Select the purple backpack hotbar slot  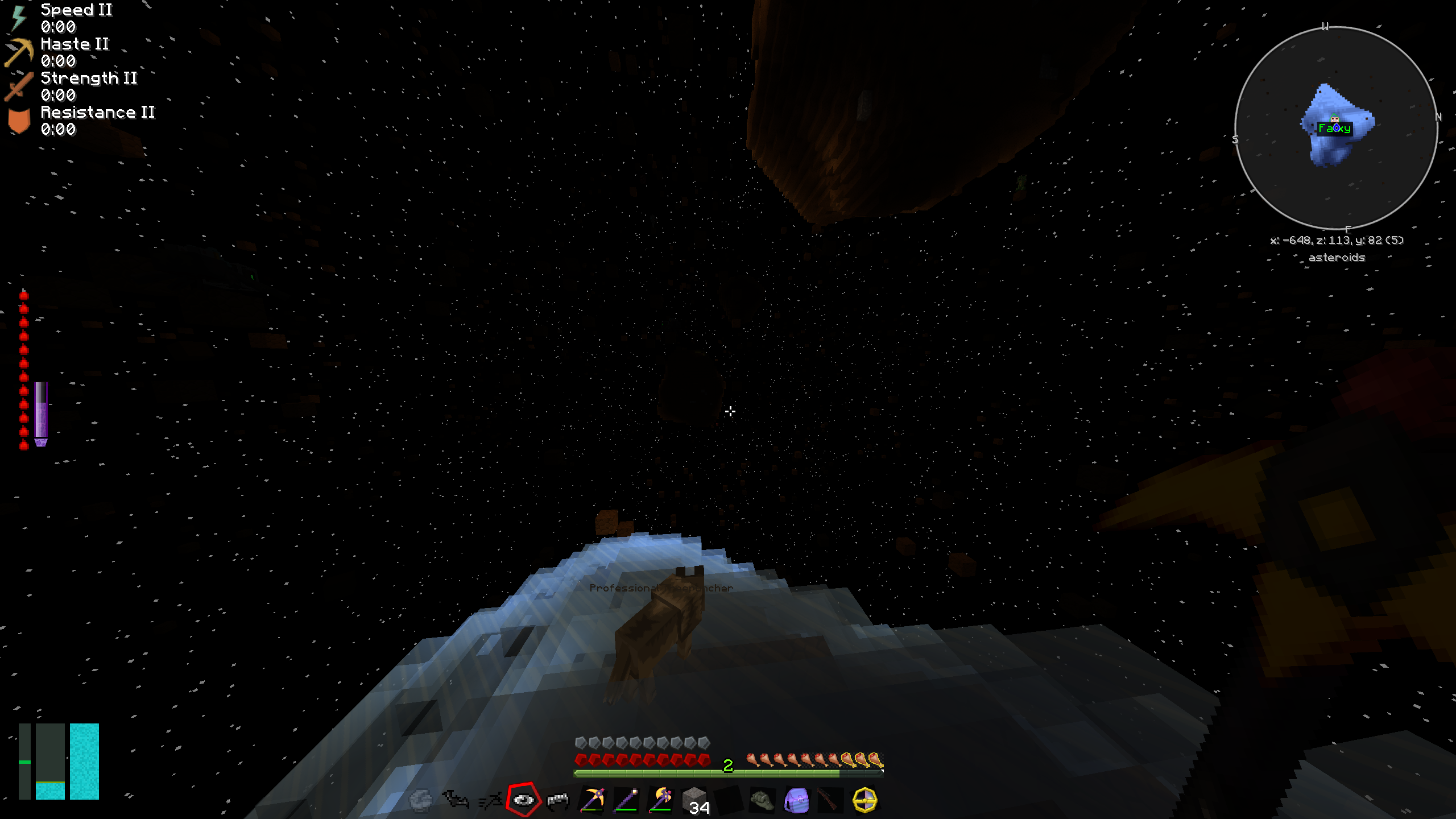(796, 800)
